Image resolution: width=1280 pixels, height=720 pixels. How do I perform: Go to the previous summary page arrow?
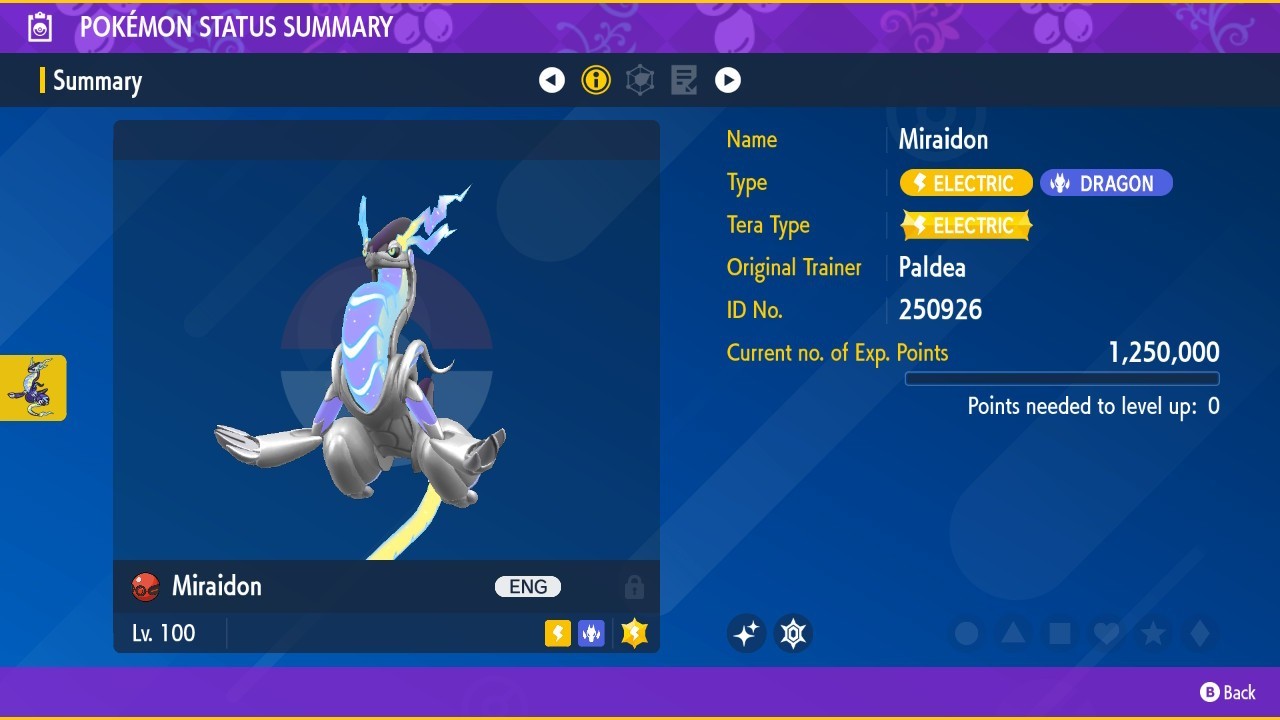coord(552,80)
